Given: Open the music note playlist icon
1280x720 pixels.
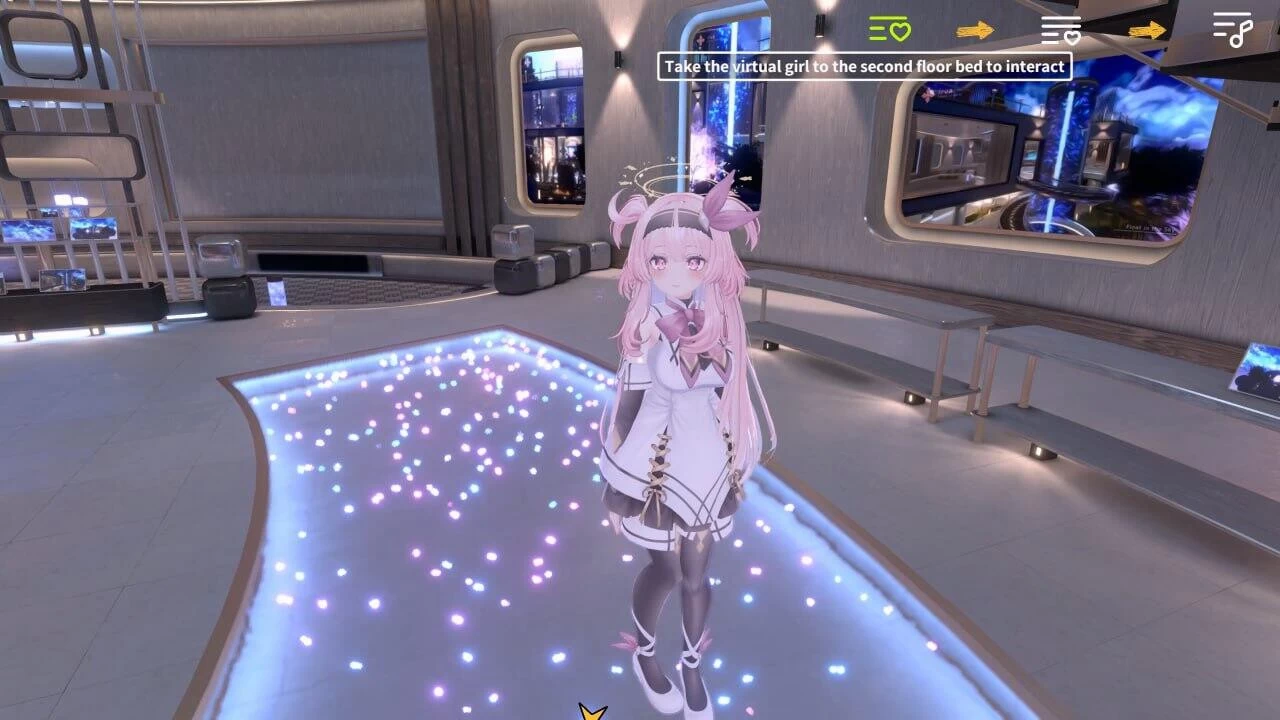Looking at the screenshot, I should pos(1235,30).
